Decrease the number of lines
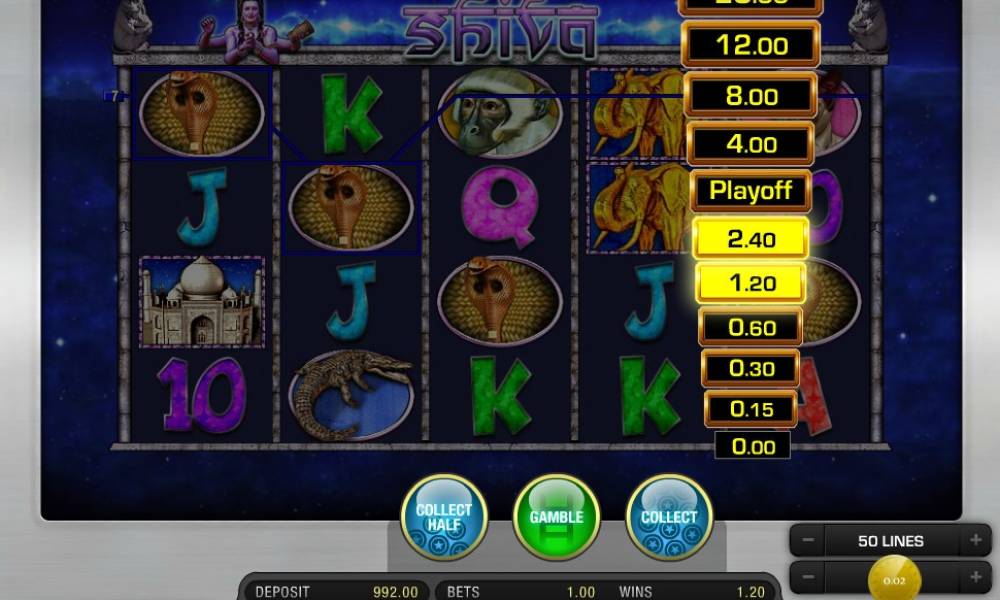This screenshot has width=1000, height=600. 809,541
